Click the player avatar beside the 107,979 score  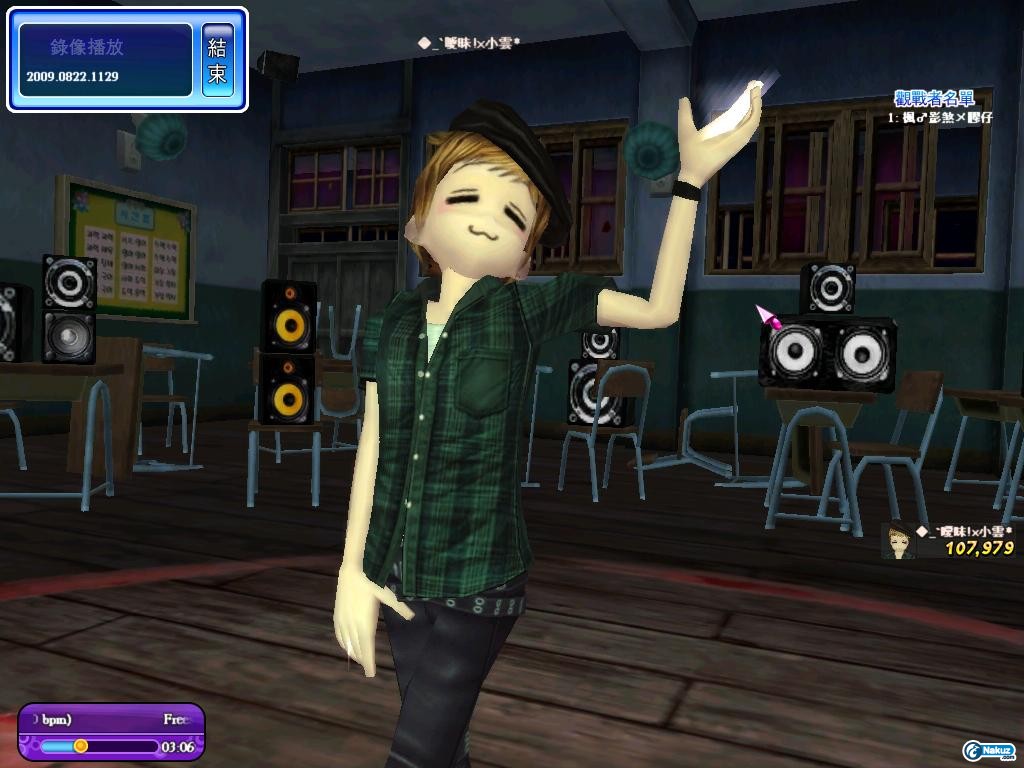[x=899, y=540]
